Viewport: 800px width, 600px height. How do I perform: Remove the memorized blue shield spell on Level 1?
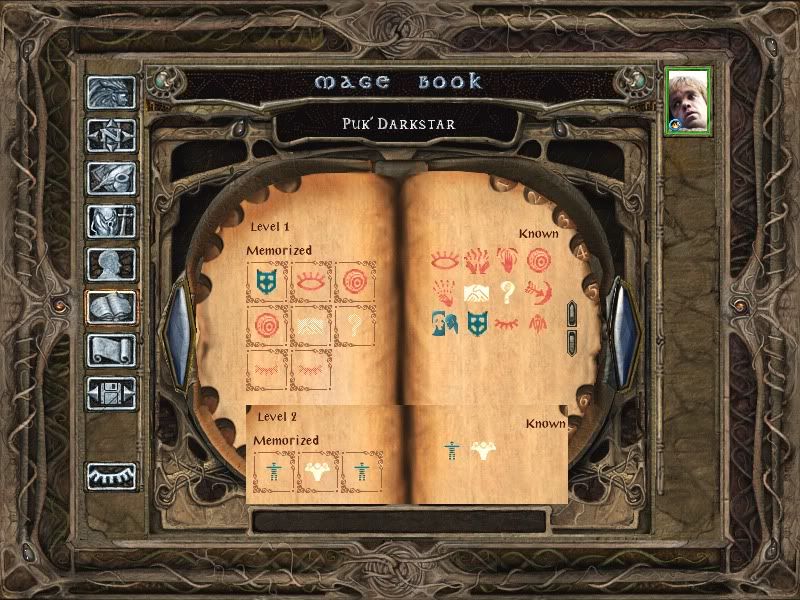pos(267,281)
